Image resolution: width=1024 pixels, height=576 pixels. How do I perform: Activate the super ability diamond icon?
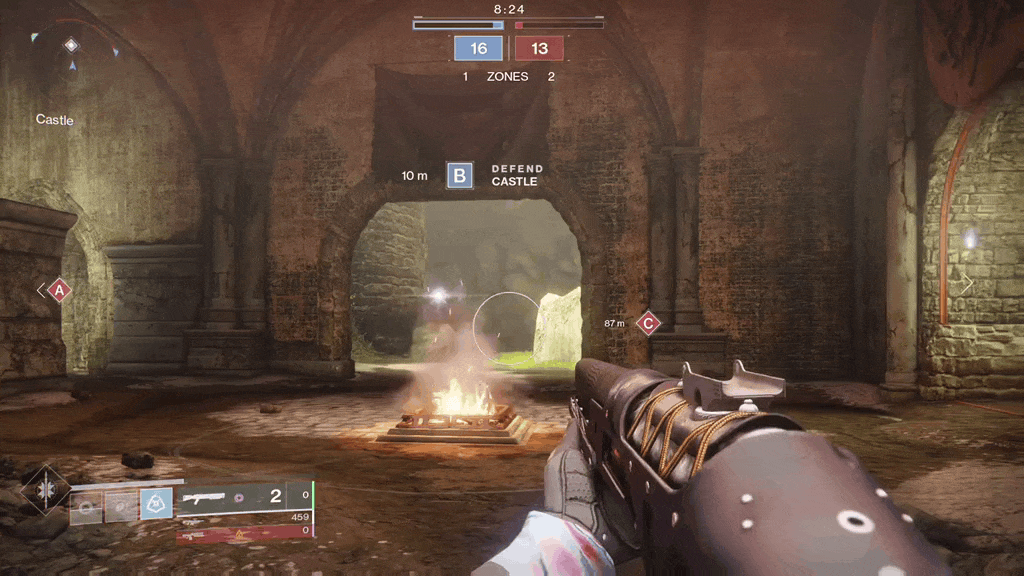point(44,490)
